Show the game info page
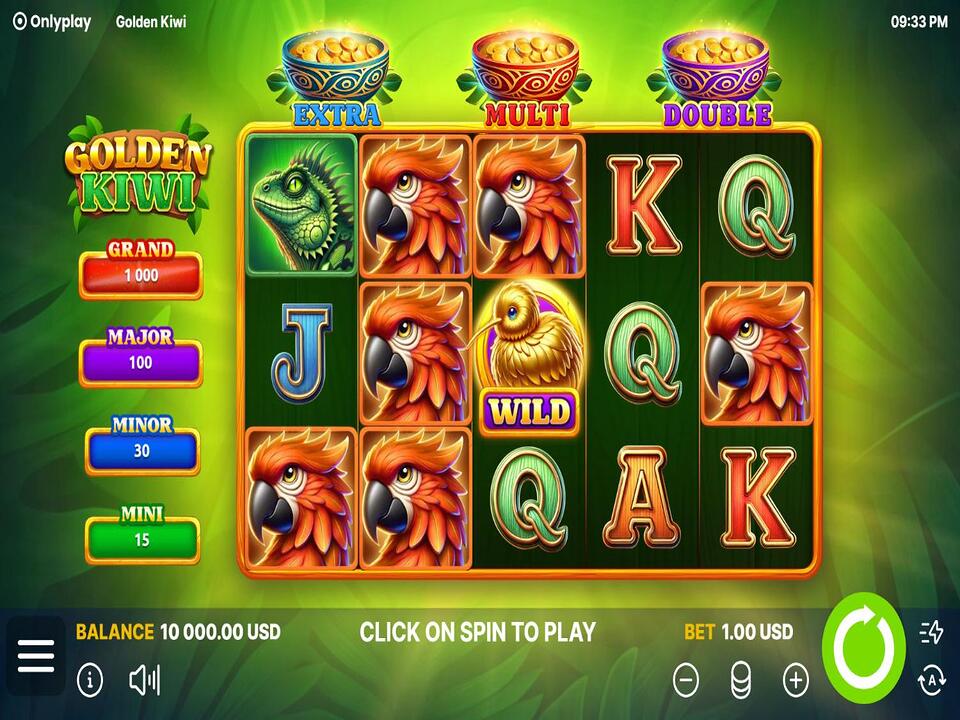This screenshot has width=960, height=720. pyautogui.click(x=90, y=681)
